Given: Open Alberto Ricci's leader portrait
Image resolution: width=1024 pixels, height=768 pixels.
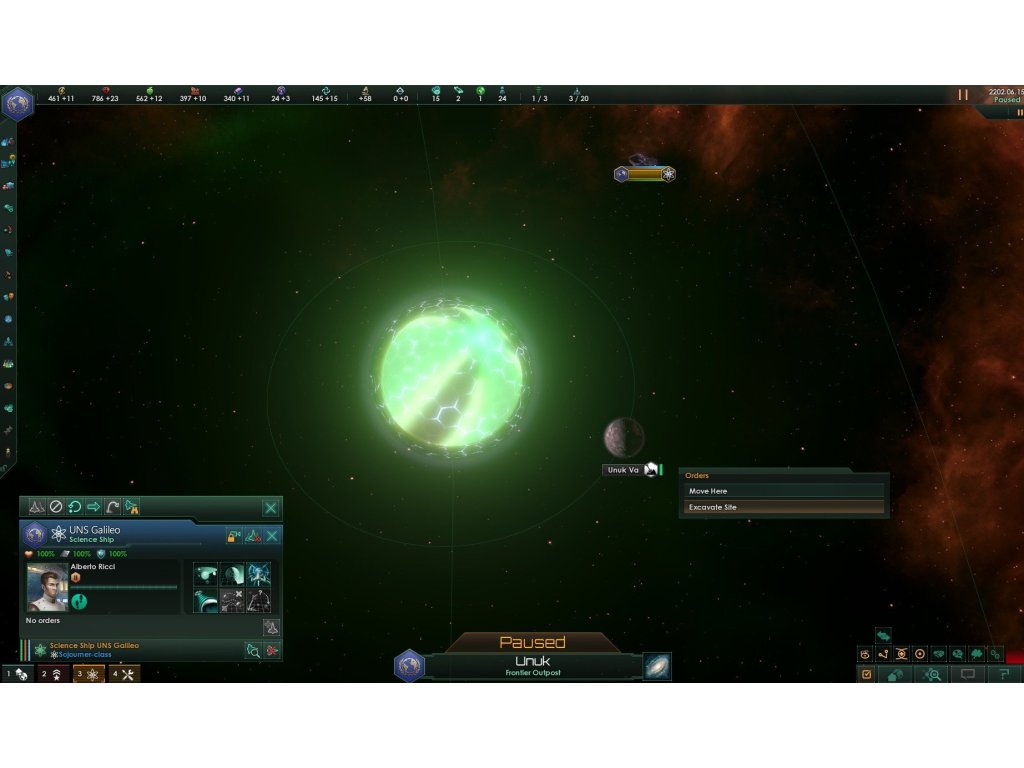Looking at the screenshot, I should pyautogui.click(x=47, y=586).
